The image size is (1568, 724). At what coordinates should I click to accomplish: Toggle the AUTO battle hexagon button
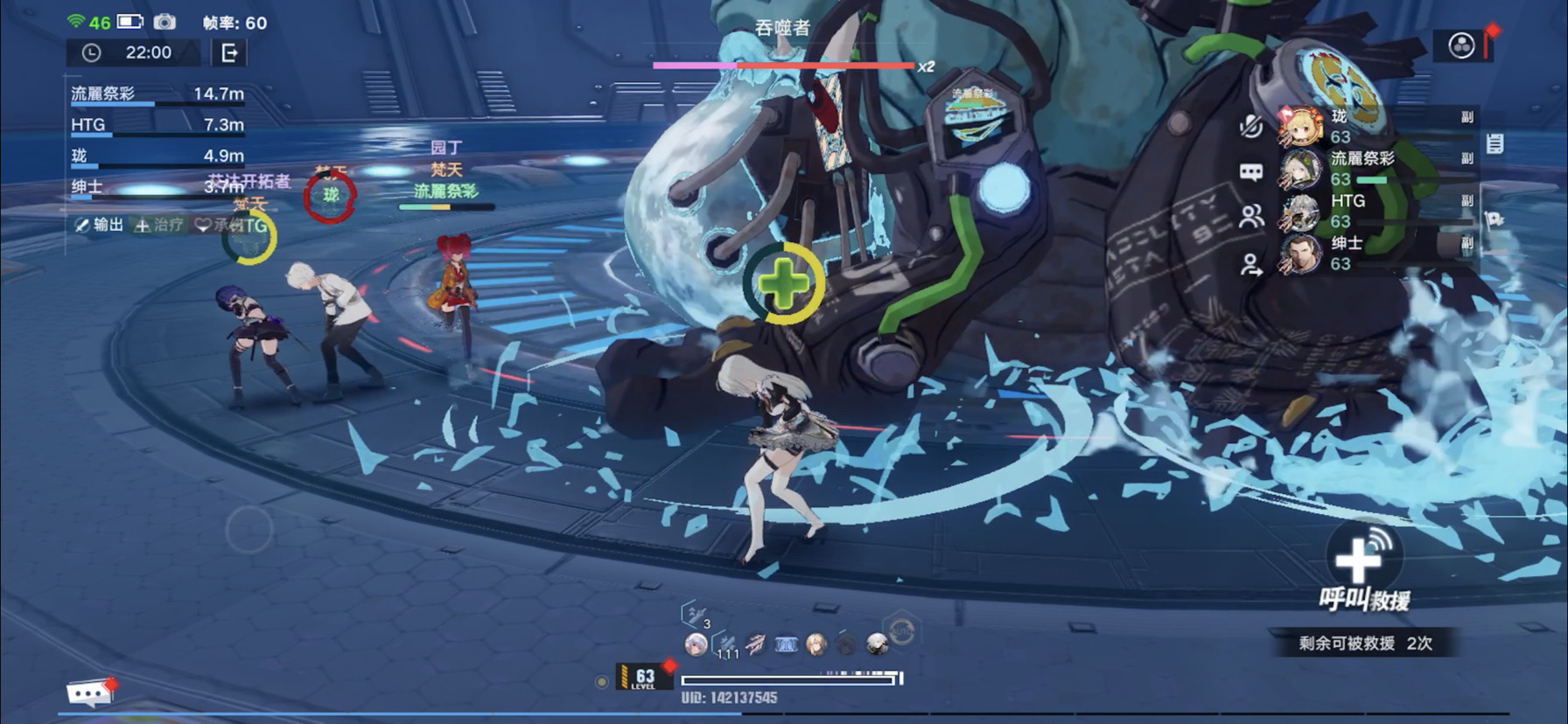[x=901, y=630]
